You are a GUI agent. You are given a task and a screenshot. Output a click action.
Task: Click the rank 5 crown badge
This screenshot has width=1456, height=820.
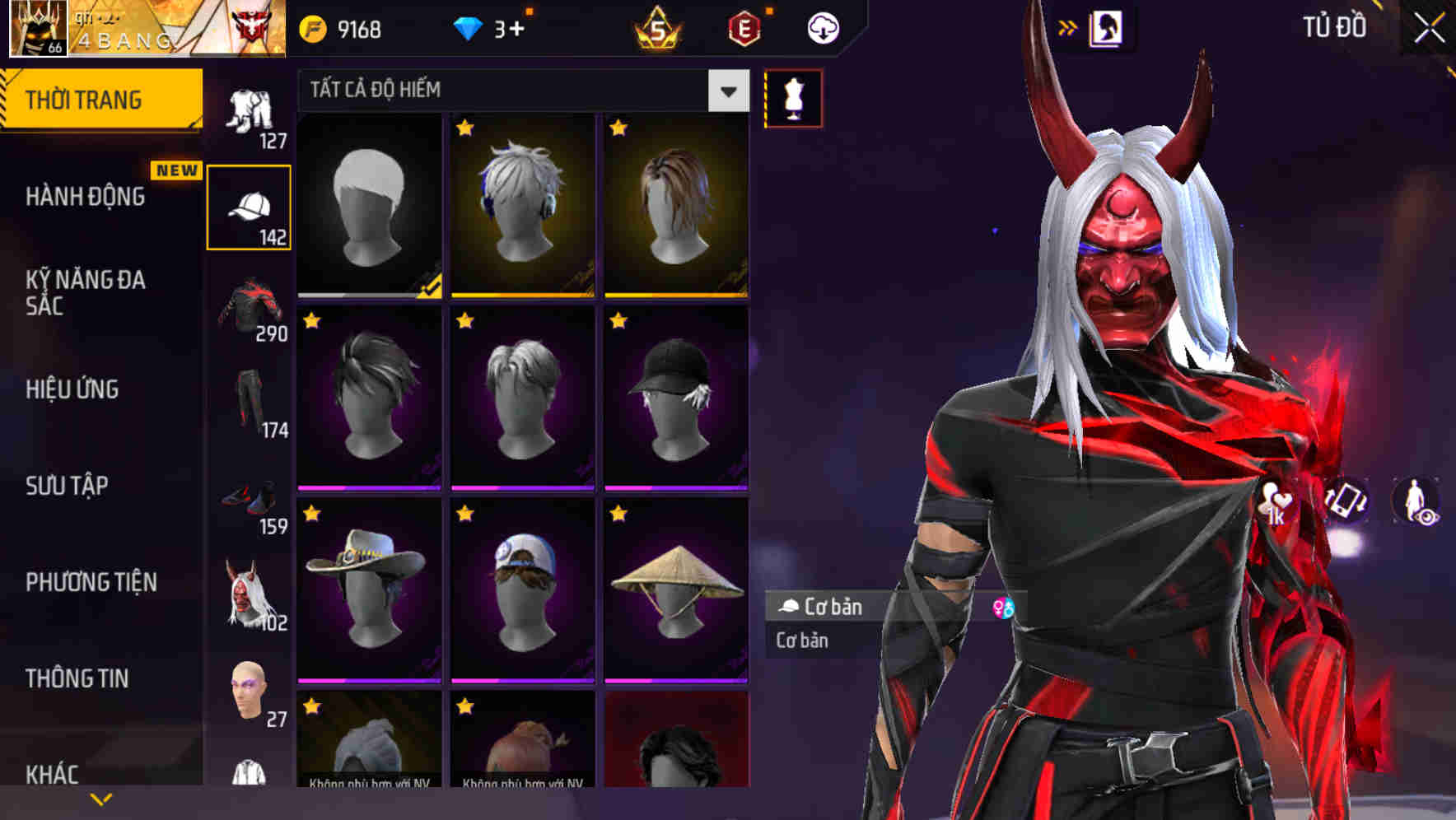(x=659, y=26)
